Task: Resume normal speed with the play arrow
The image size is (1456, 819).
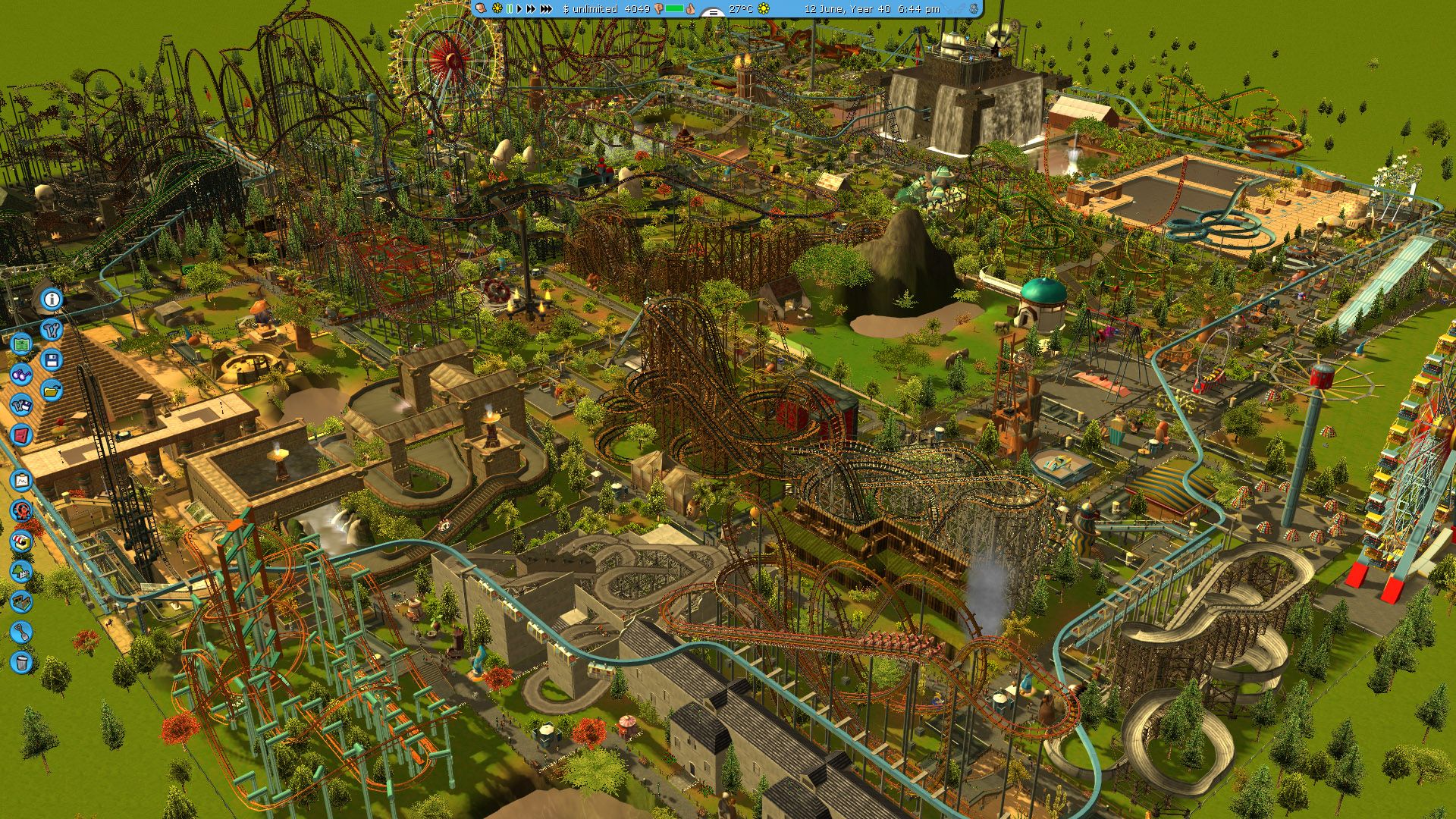Action: 519,10
